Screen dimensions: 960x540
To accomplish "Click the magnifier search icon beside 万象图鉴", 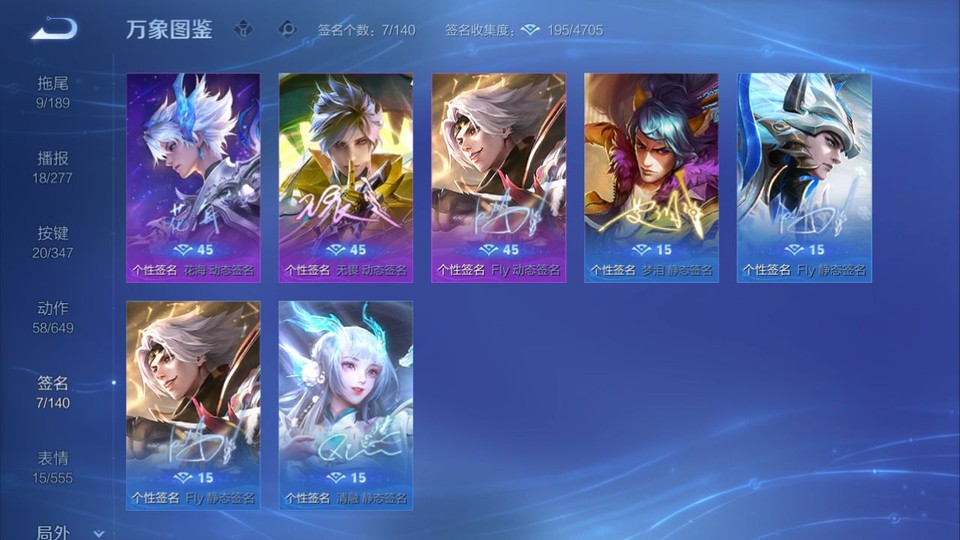I will (x=288, y=29).
